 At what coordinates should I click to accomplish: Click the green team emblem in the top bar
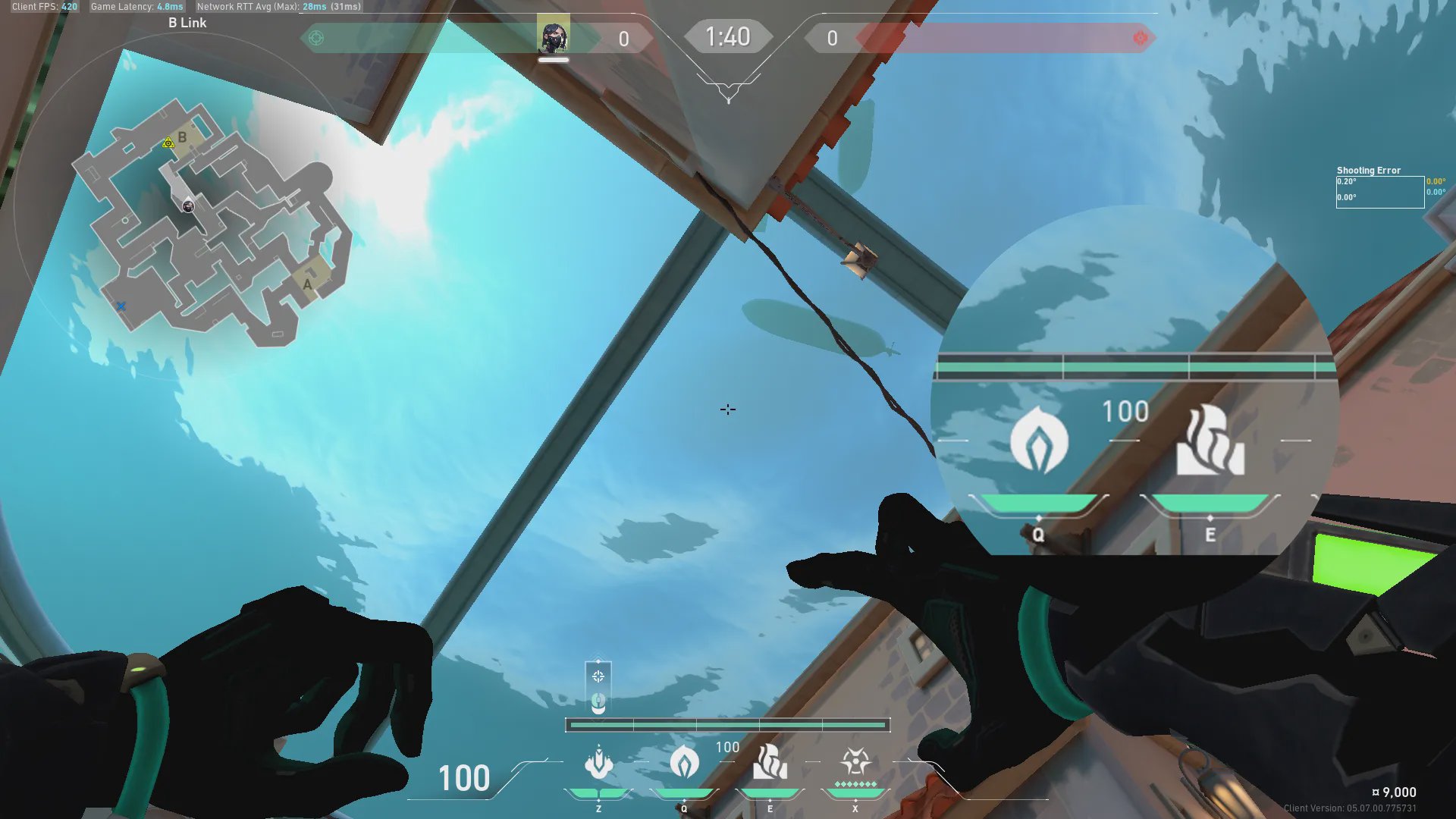(x=316, y=38)
